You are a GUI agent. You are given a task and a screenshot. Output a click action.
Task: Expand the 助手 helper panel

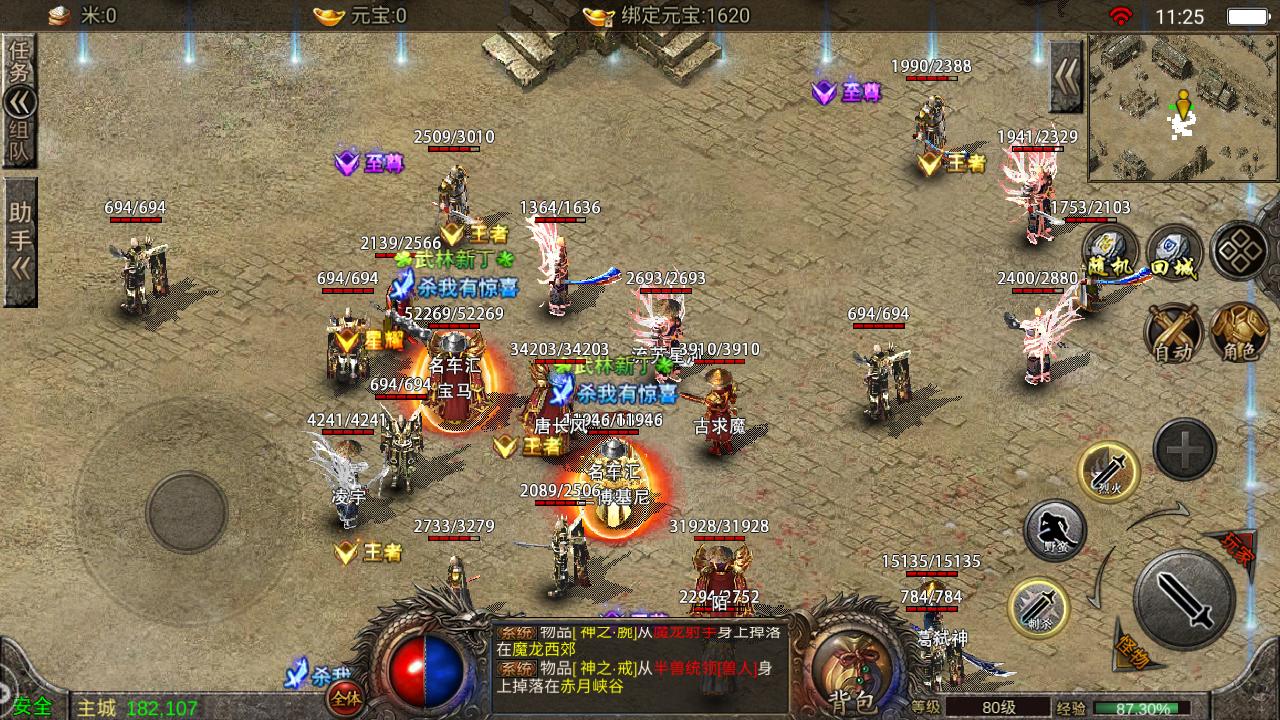click(20, 240)
